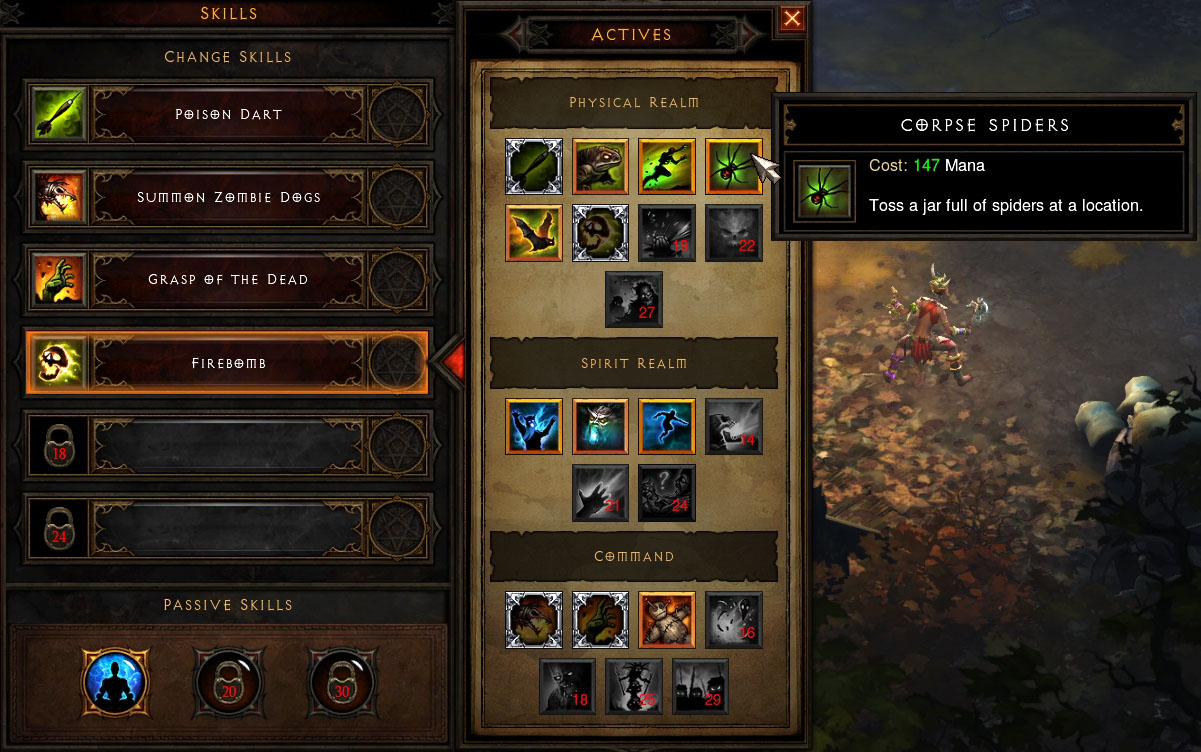Viewport: 1201px width, 752px height.
Task: Click the skill slot locked until level 24
Action: click(x=229, y=528)
